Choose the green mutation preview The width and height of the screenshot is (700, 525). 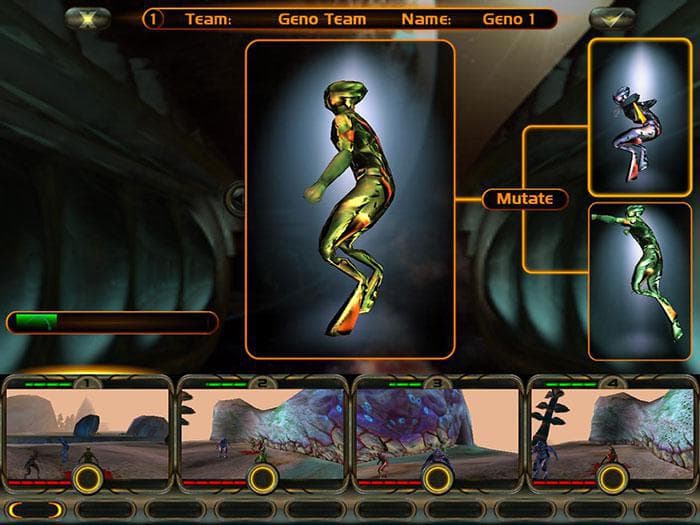pyautogui.click(x=640, y=281)
